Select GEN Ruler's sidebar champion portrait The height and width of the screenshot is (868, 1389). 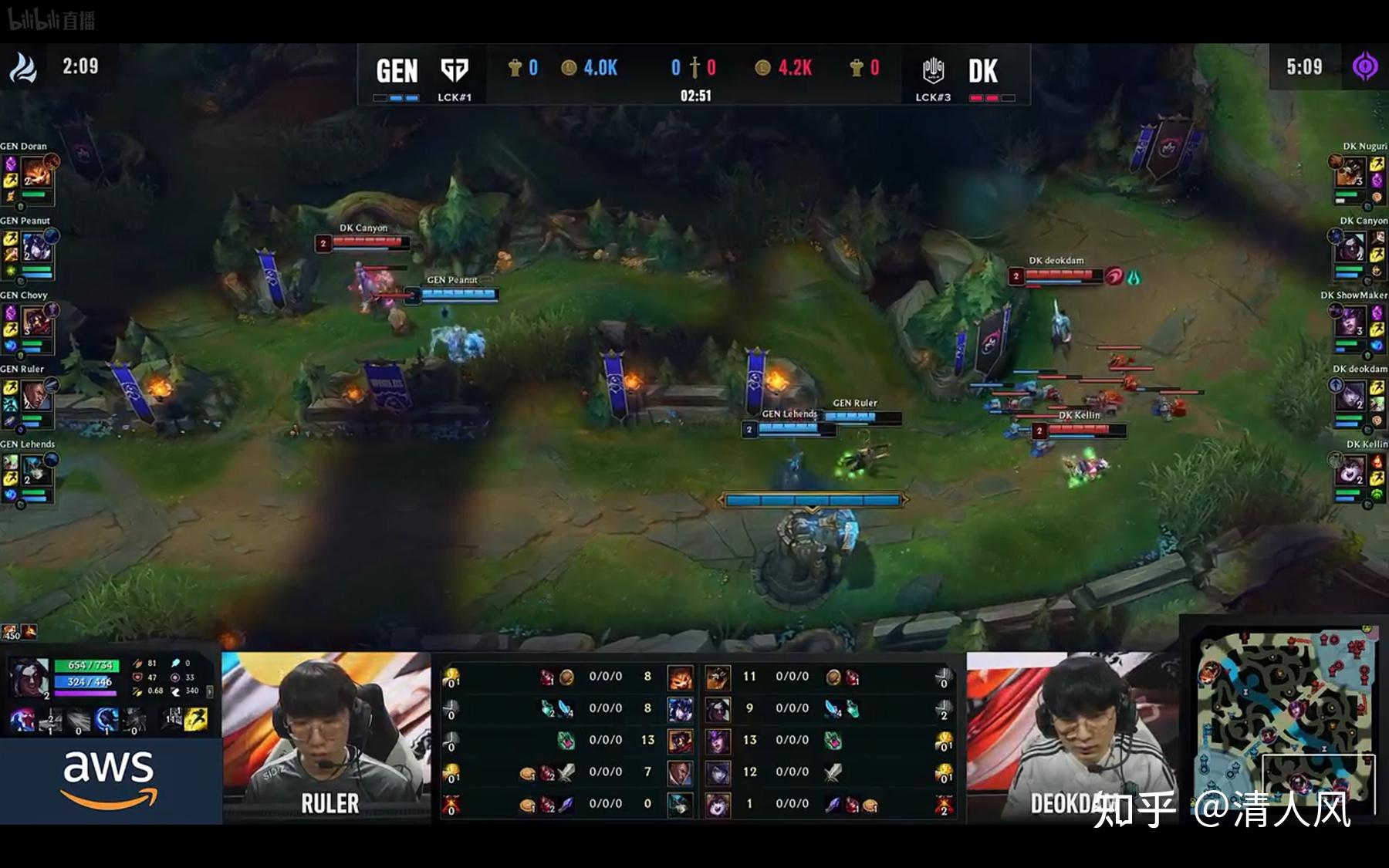pyautogui.click(x=35, y=396)
